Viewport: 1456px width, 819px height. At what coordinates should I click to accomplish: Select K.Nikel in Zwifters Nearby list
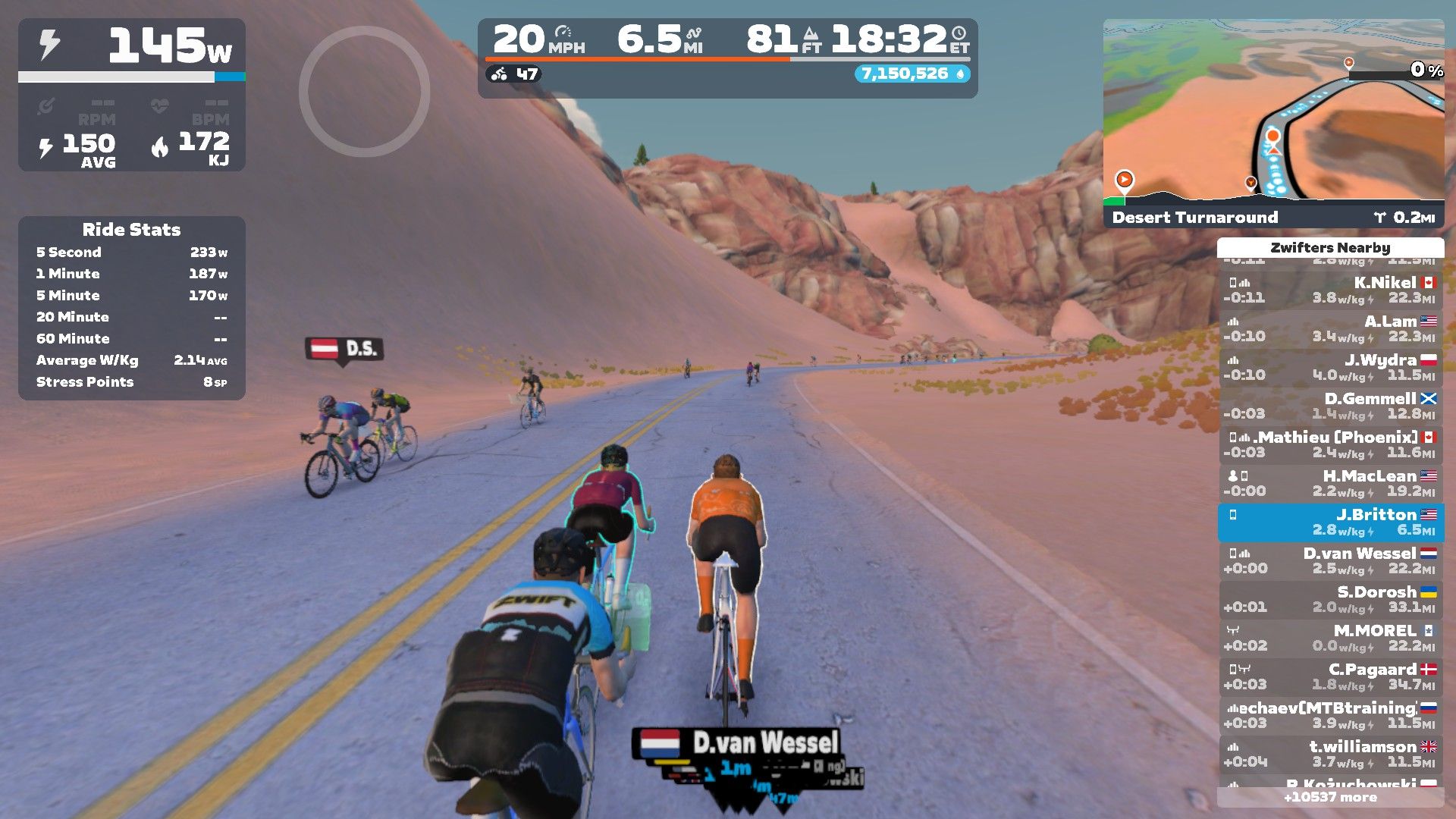(1331, 290)
